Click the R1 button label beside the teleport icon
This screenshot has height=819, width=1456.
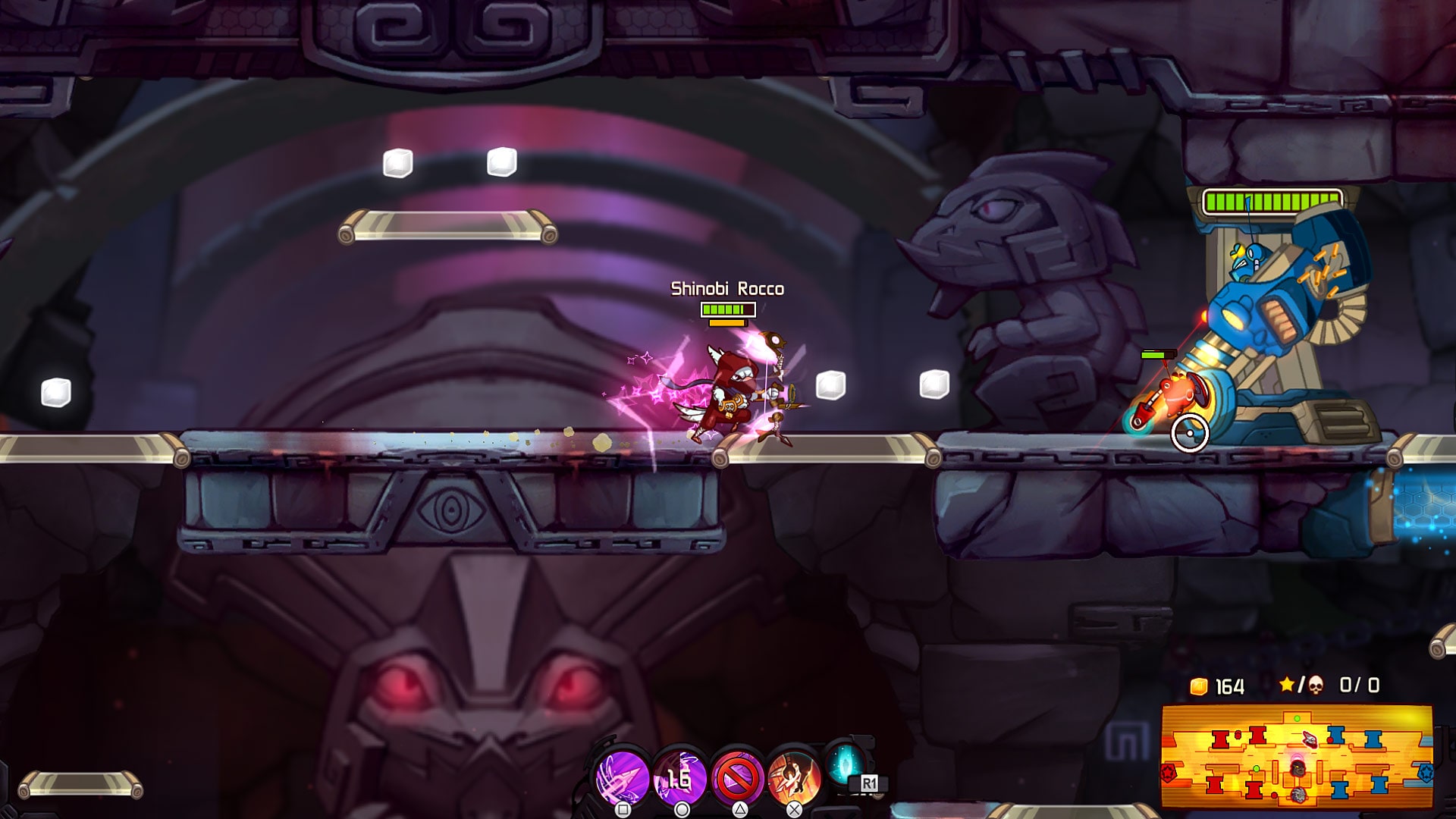(x=870, y=783)
